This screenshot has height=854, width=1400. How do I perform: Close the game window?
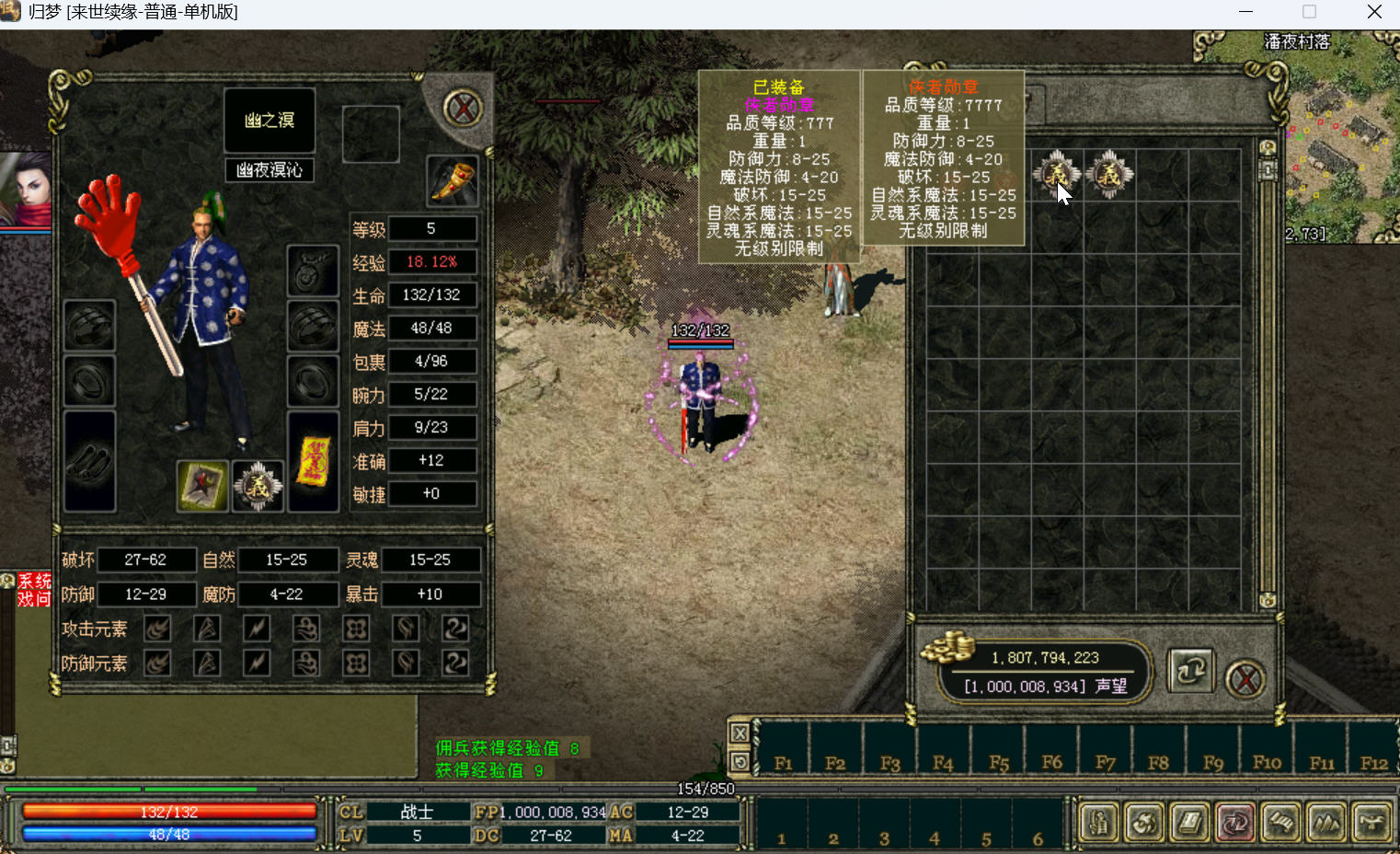coord(1374,12)
